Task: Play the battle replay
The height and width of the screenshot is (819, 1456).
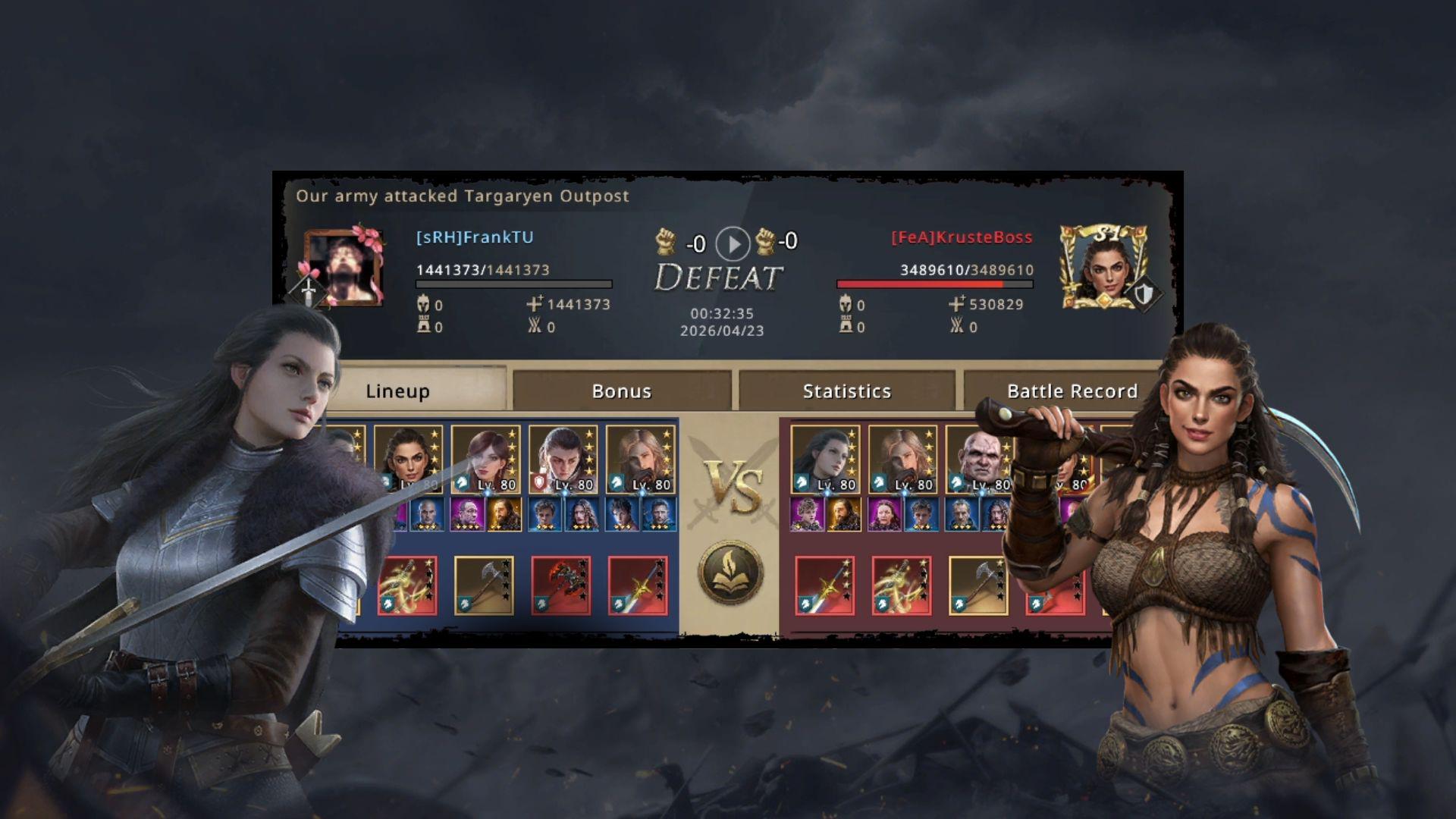Action: pos(733,243)
